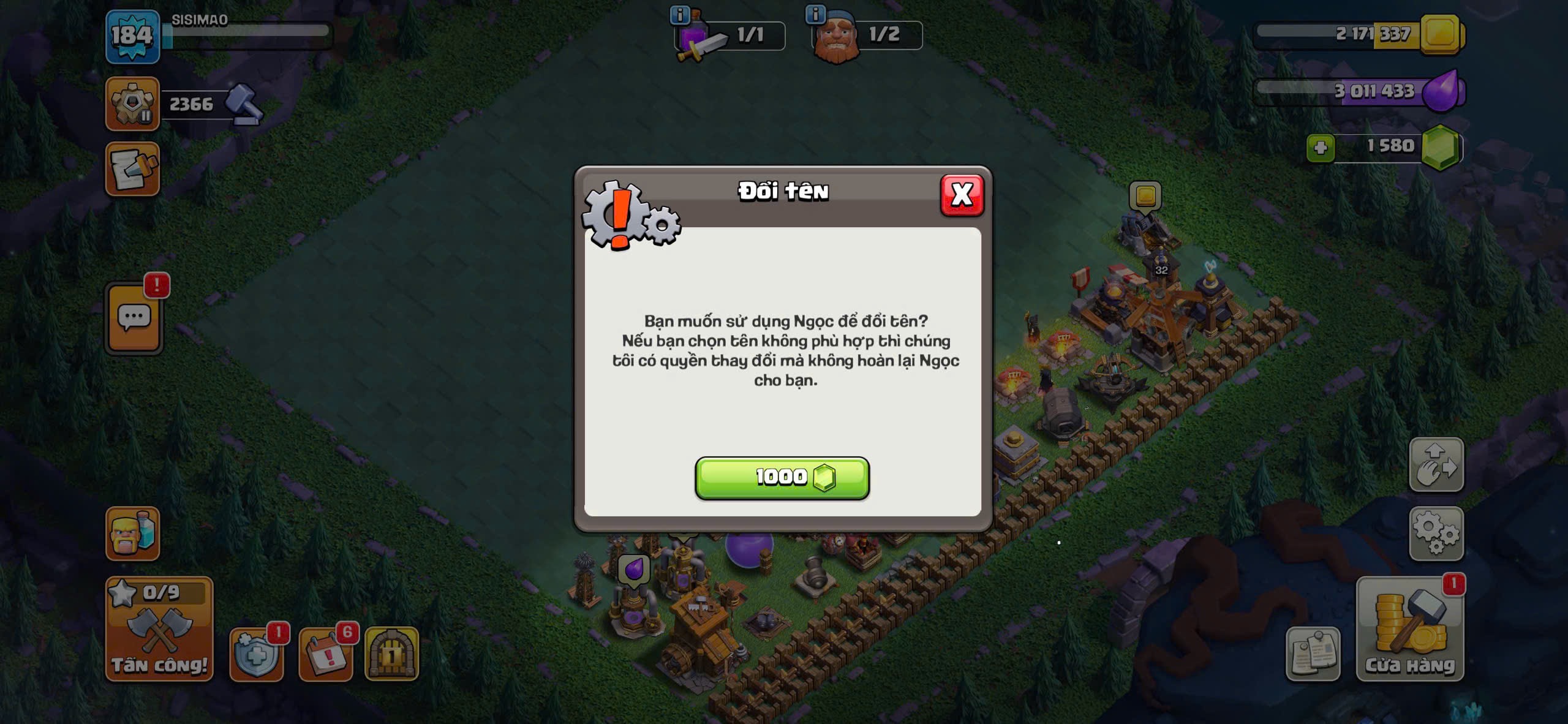Open the gold gate pass icon

pos(391,654)
